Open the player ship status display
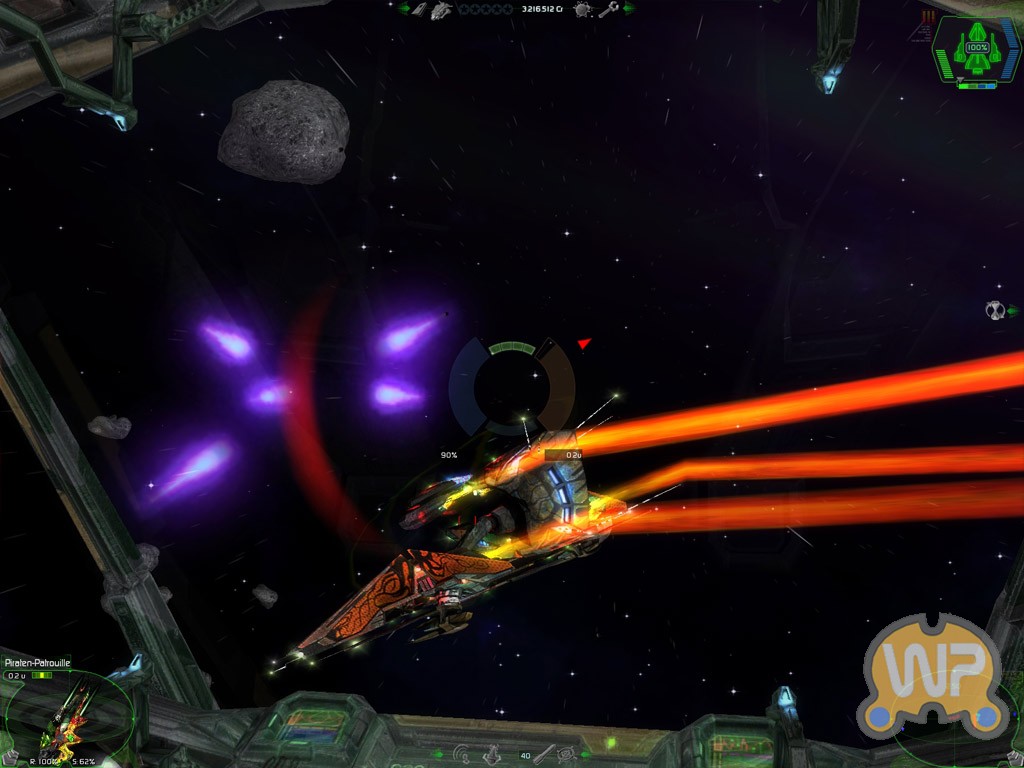 pyautogui.click(x=976, y=48)
